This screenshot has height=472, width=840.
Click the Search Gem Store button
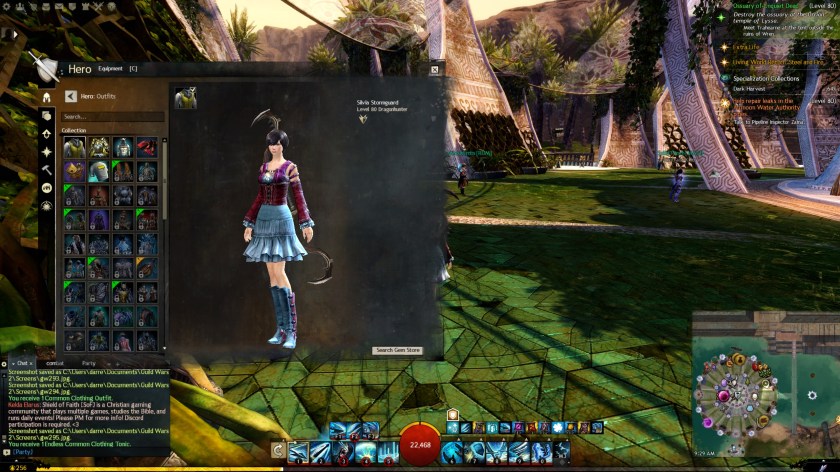click(398, 350)
